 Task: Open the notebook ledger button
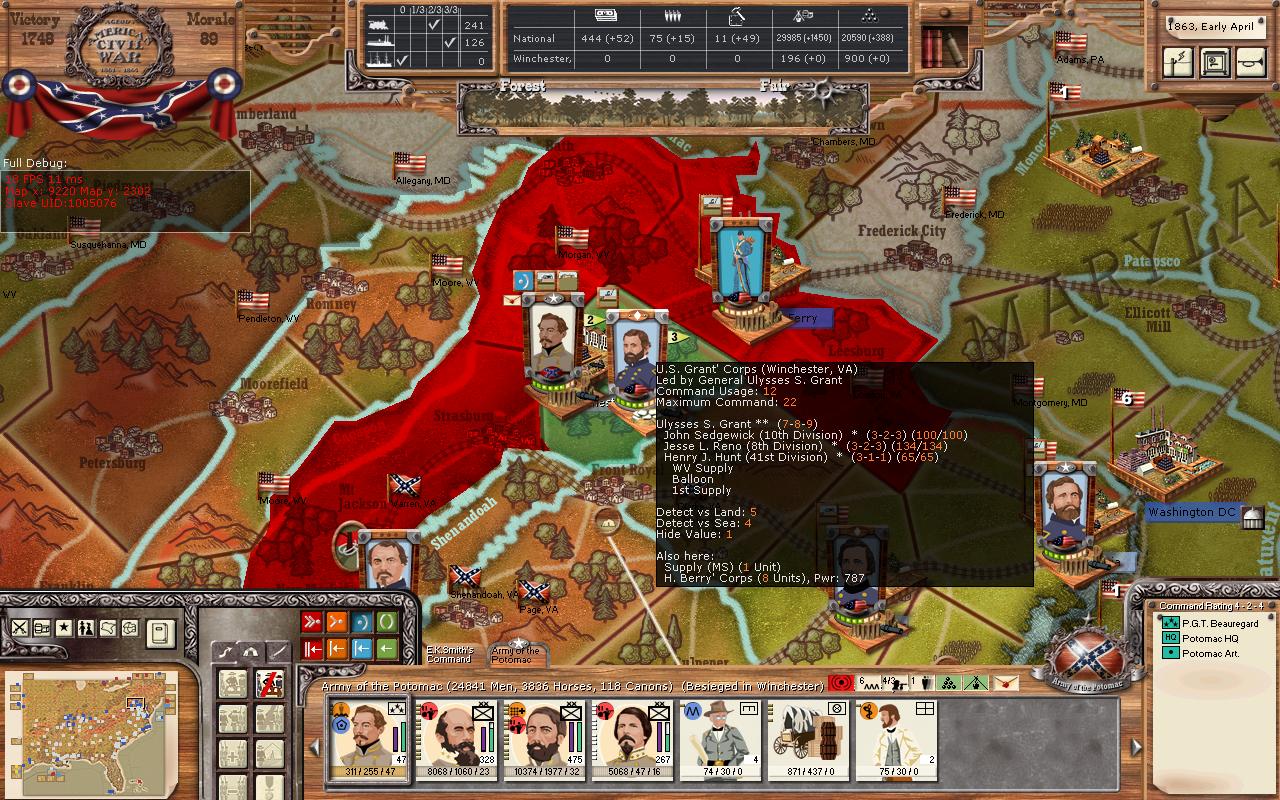pos(161,632)
